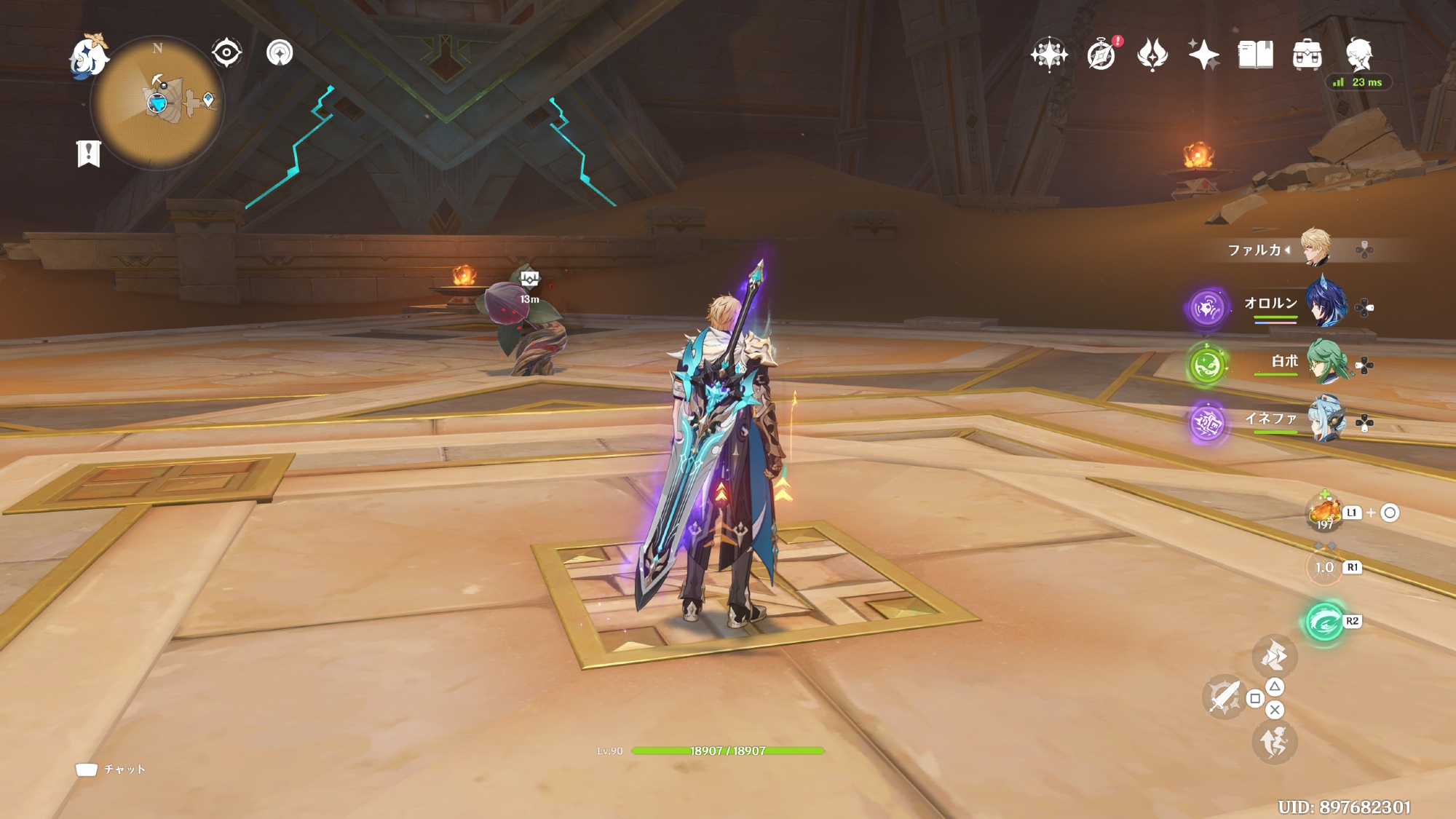Toggle the eye-shaped view icon beside the minimap
The image size is (1456, 819).
click(226, 52)
